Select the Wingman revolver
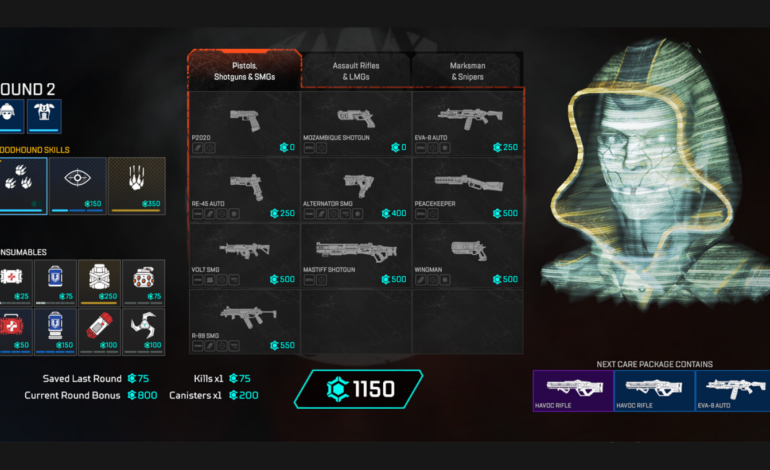 tap(467, 256)
